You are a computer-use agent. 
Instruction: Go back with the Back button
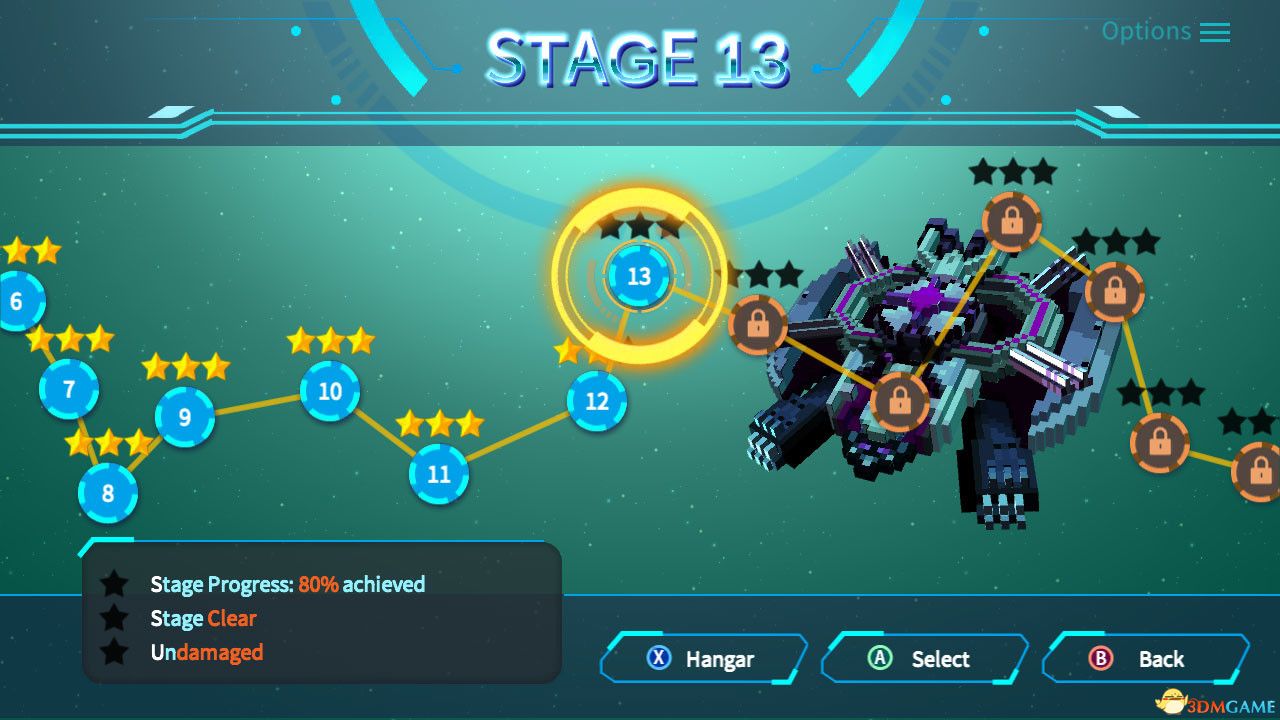[x=1145, y=659]
